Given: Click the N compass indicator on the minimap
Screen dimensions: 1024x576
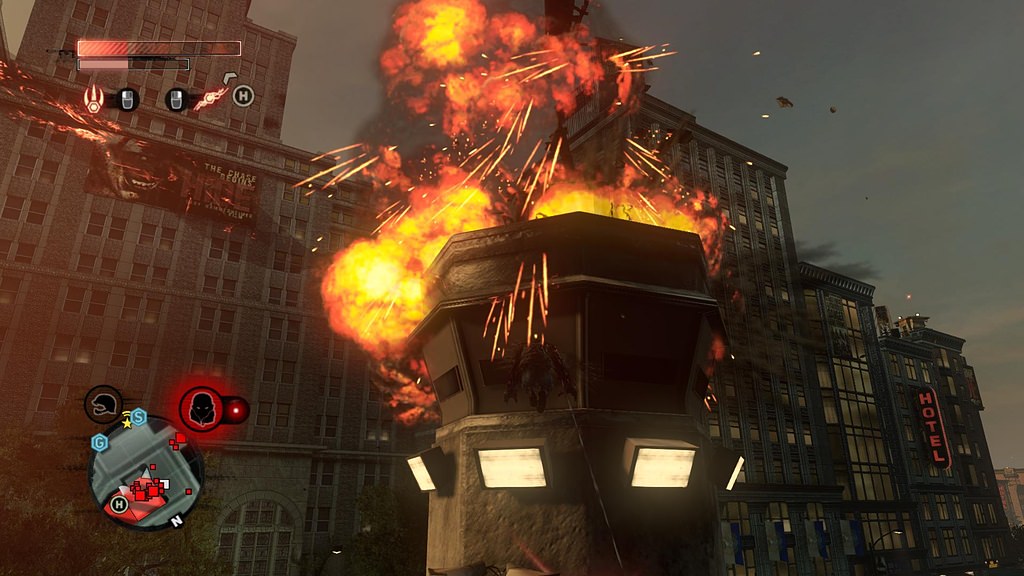Looking at the screenshot, I should (176, 521).
